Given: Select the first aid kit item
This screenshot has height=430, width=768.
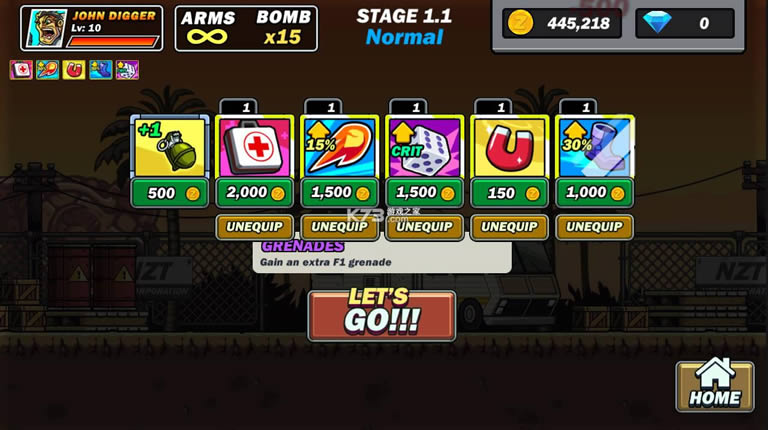Looking at the screenshot, I should tap(254, 147).
